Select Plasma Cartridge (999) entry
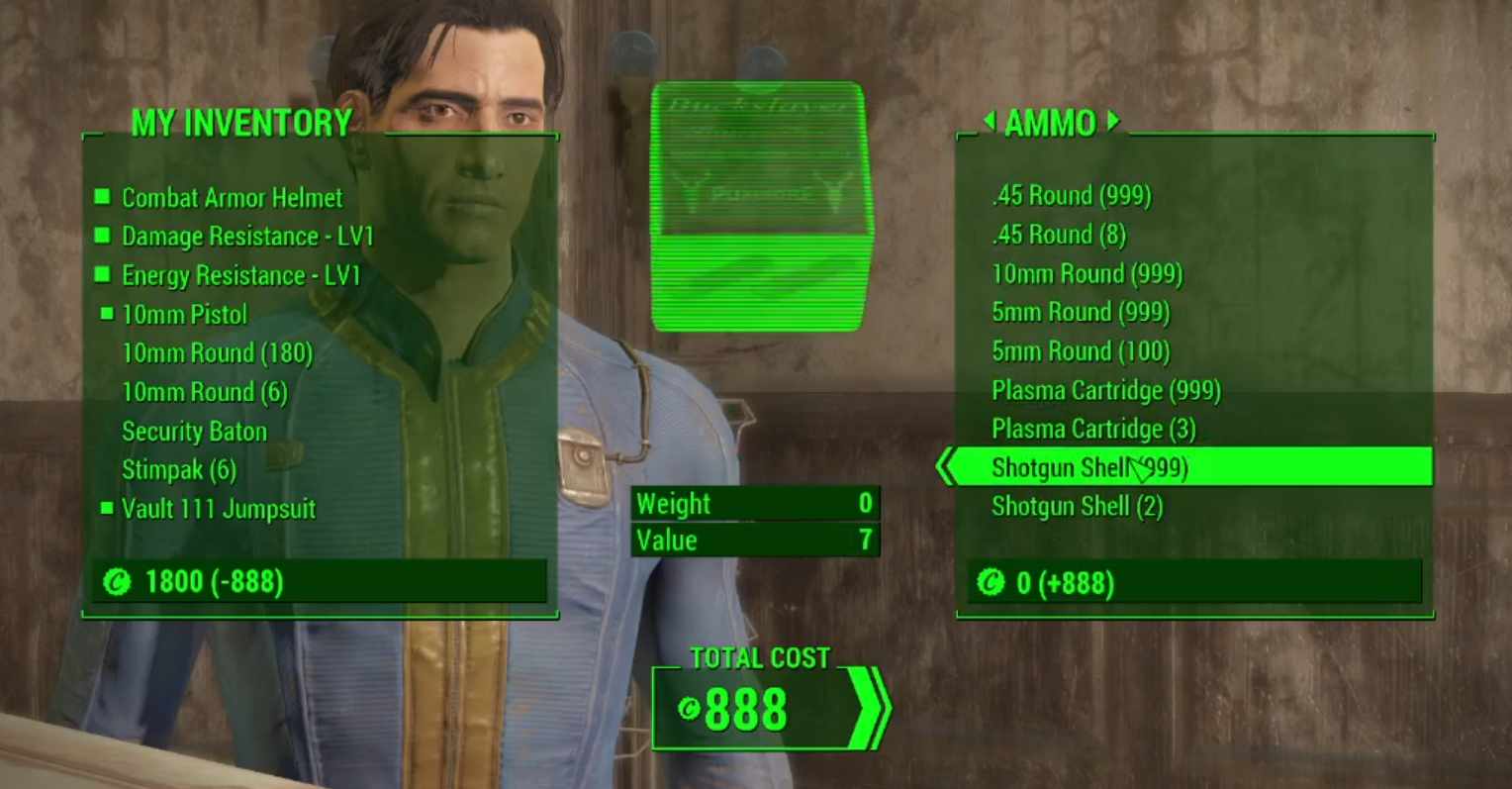 tap(1105, 391)
